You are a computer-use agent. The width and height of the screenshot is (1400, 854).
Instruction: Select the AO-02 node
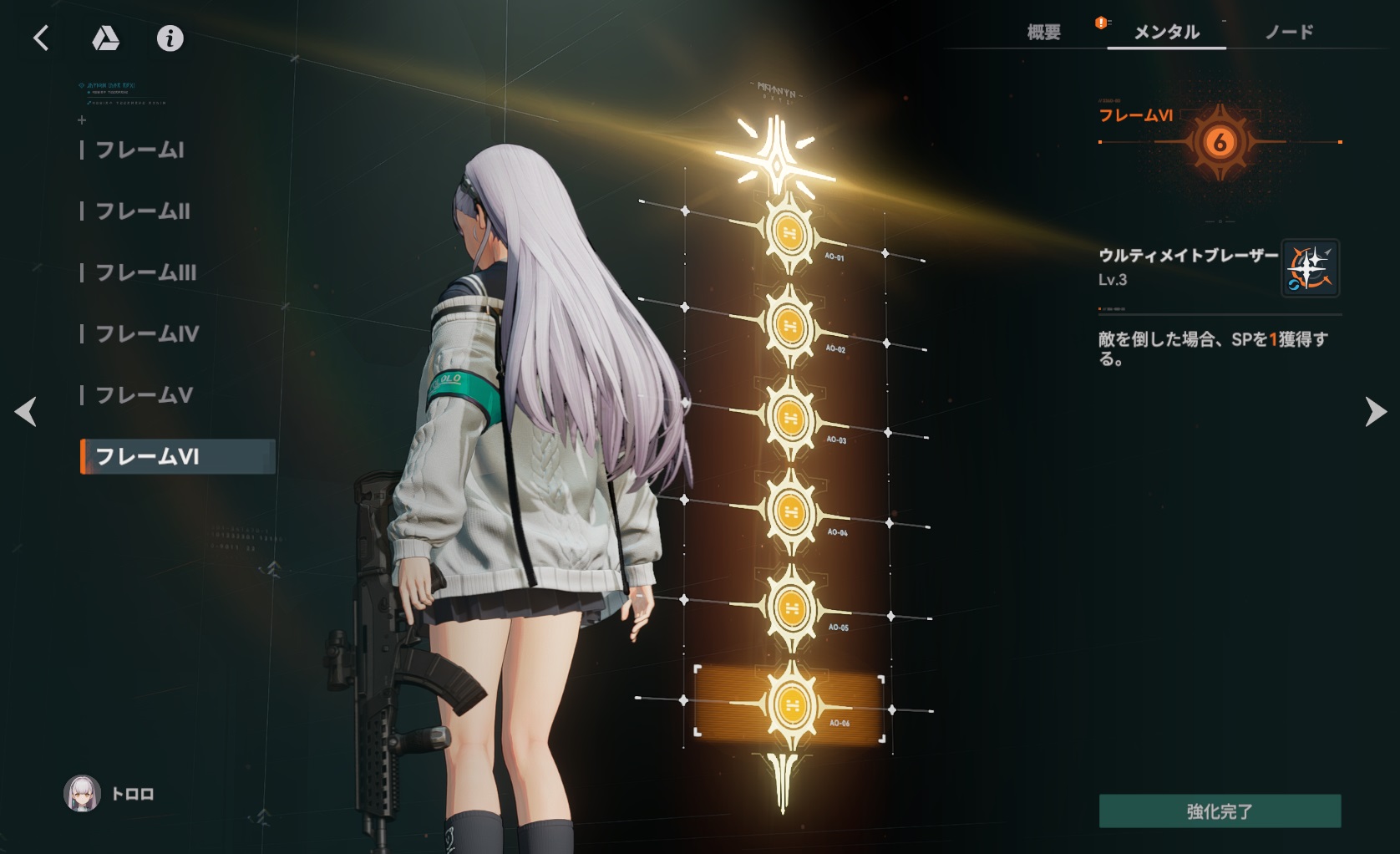(789, 325)
